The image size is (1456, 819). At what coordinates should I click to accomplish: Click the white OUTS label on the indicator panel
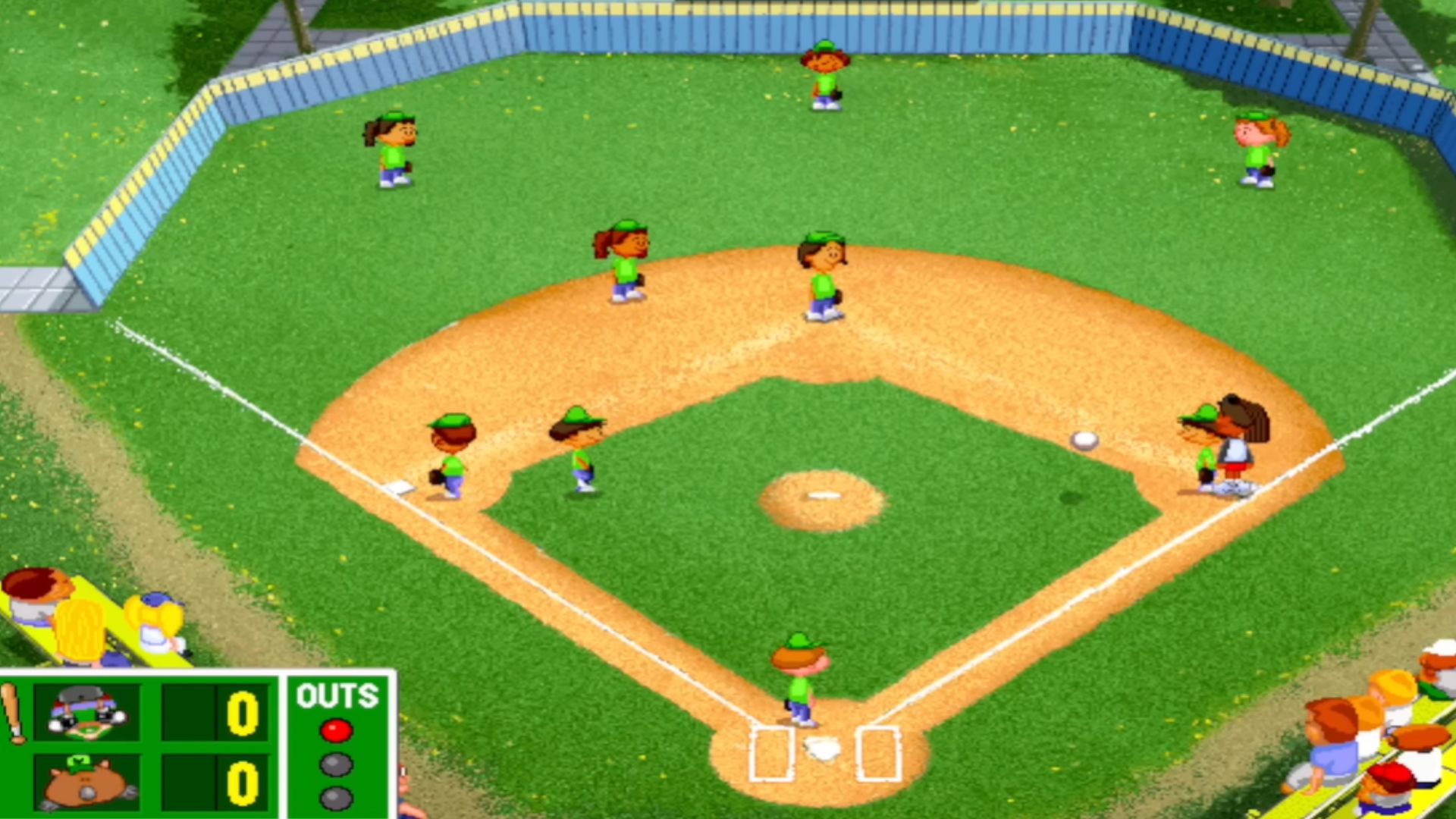(x=336, y=695)
